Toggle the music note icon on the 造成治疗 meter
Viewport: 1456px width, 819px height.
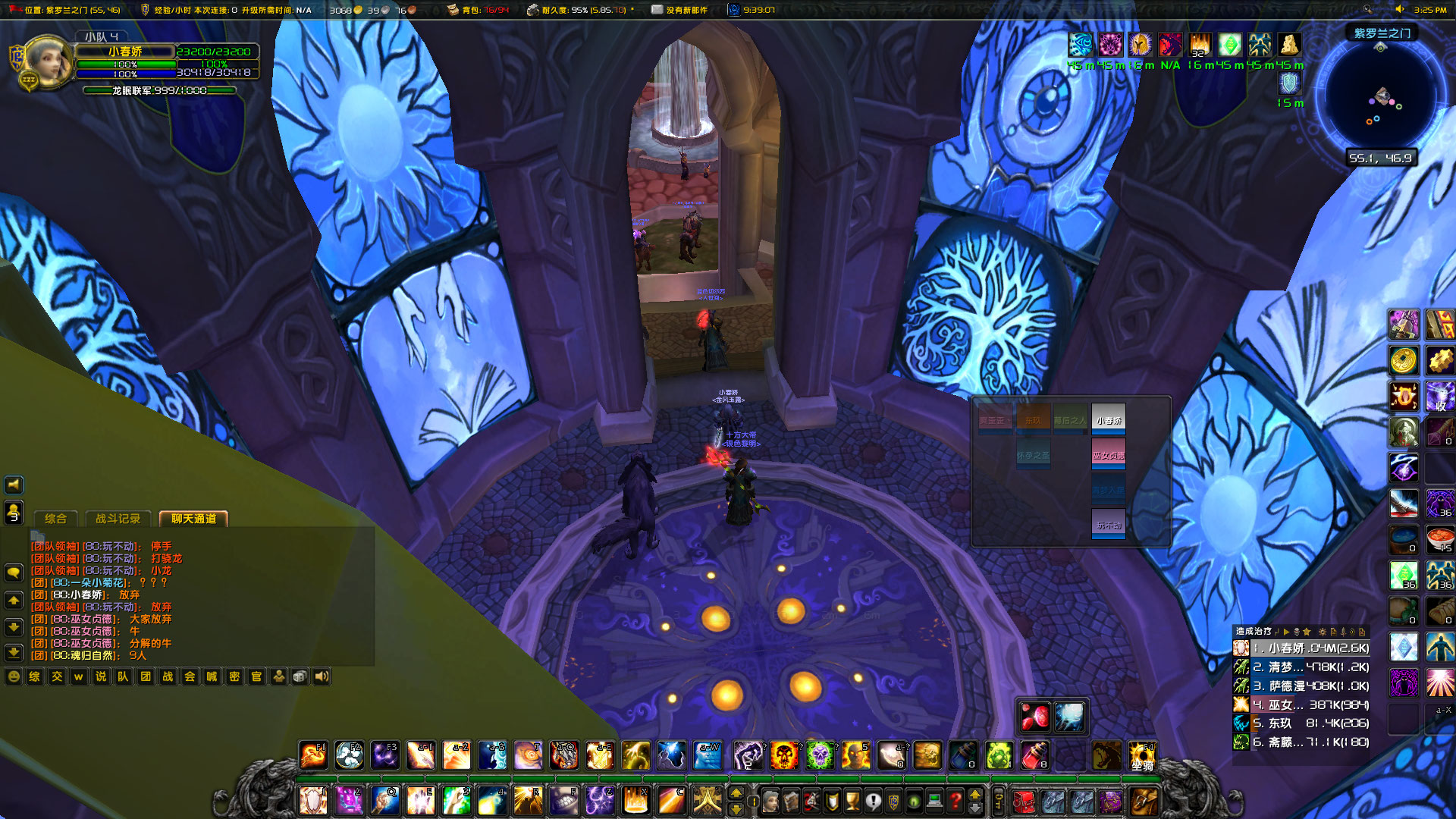1277,631
